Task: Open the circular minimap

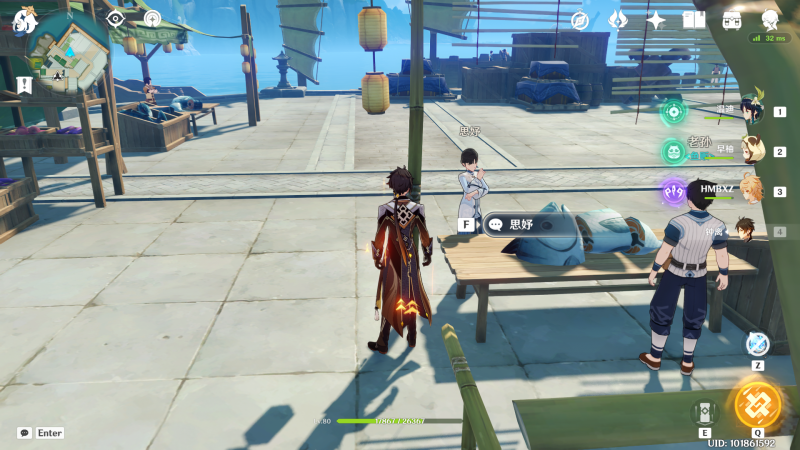Action: pos(69,54)
